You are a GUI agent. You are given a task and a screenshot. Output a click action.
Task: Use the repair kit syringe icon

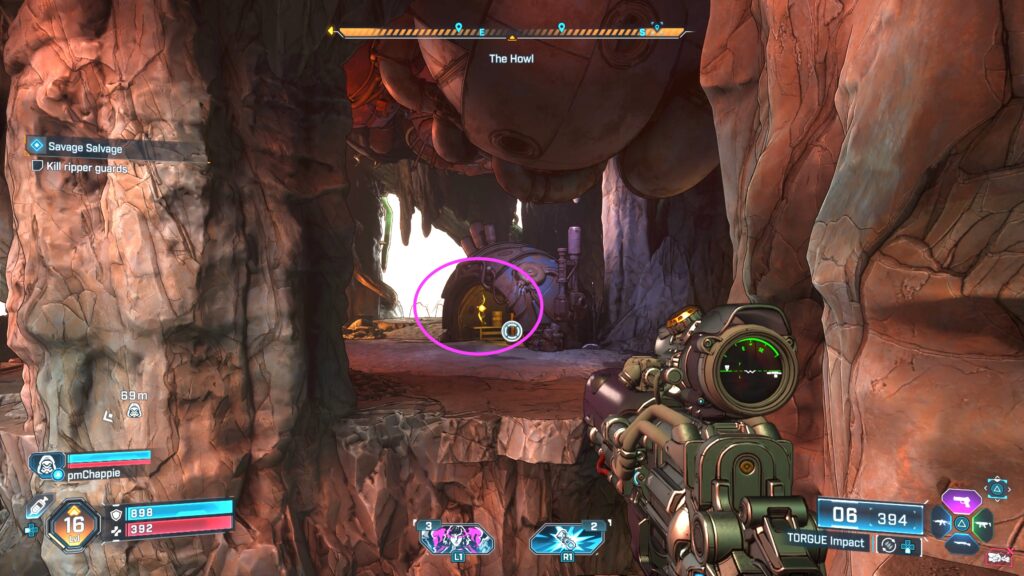pos(36,508)
